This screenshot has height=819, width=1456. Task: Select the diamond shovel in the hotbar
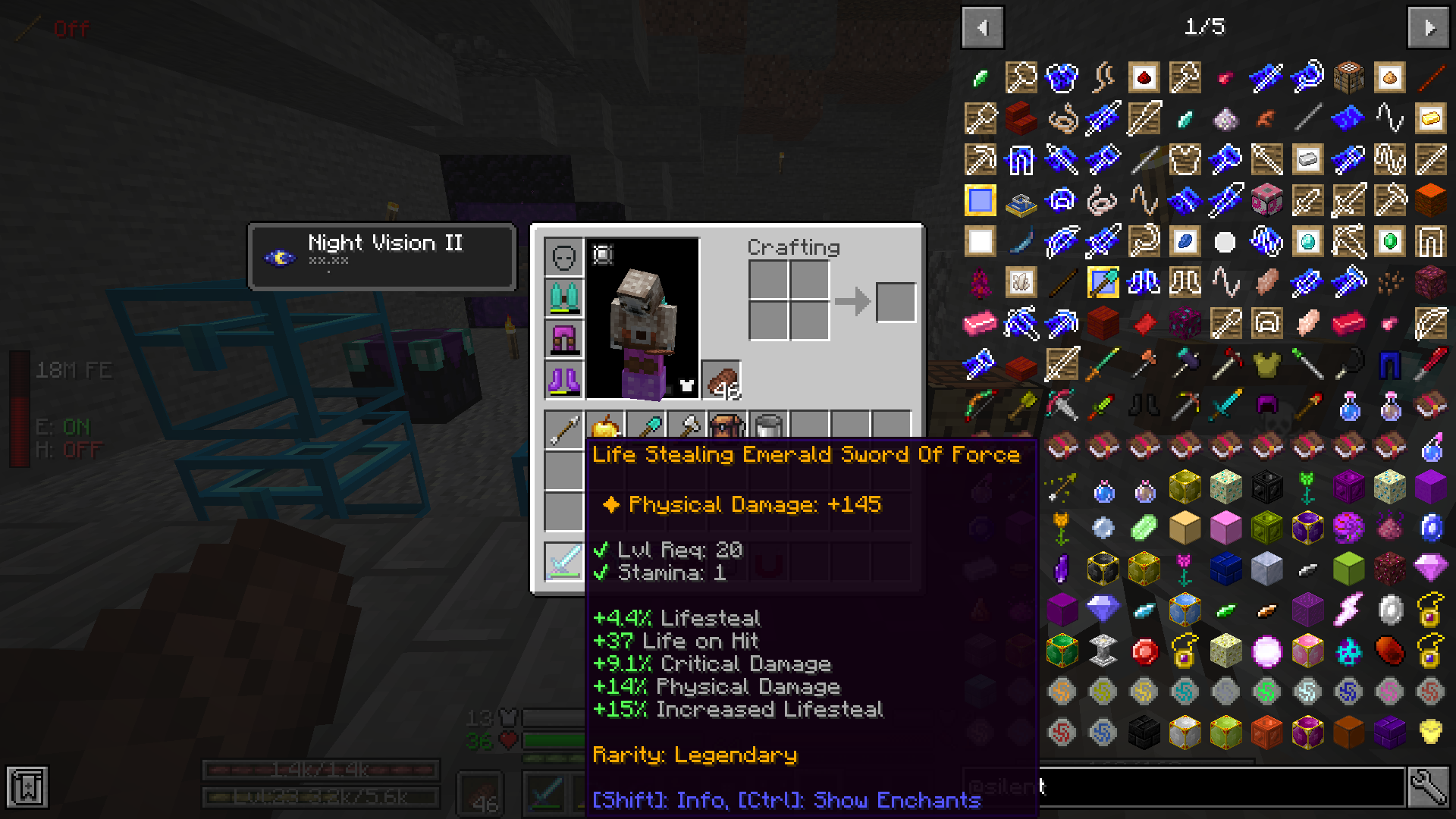[646, 425]
